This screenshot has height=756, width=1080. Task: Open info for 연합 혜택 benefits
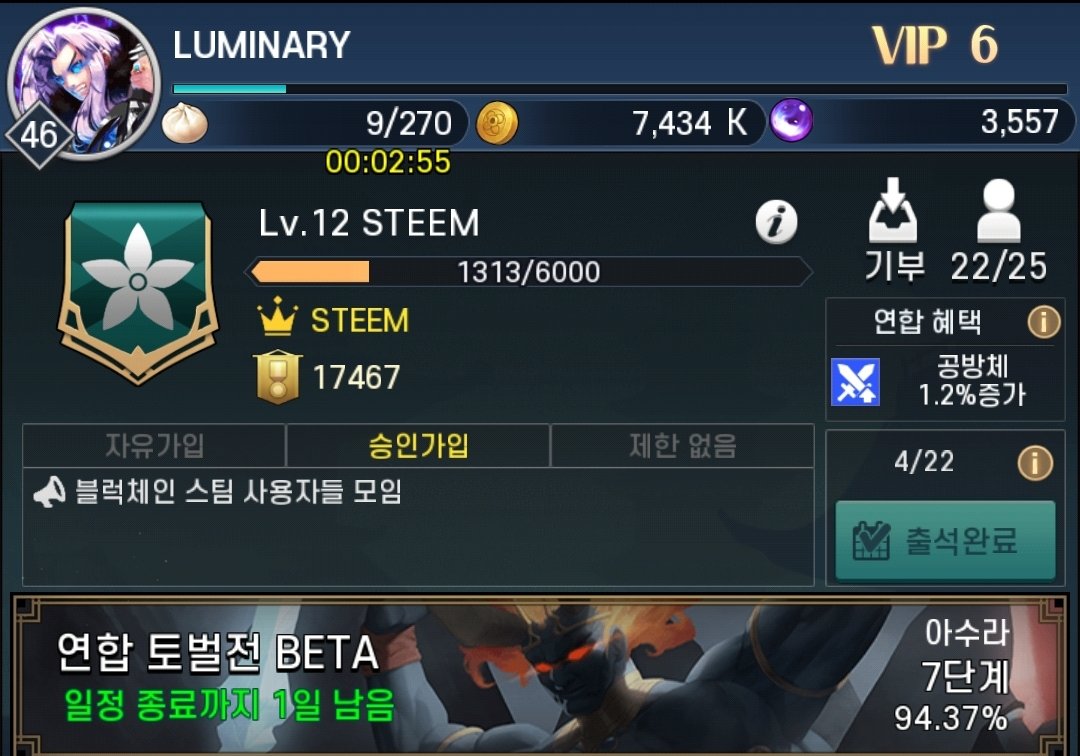click(x=1043, y=322)
